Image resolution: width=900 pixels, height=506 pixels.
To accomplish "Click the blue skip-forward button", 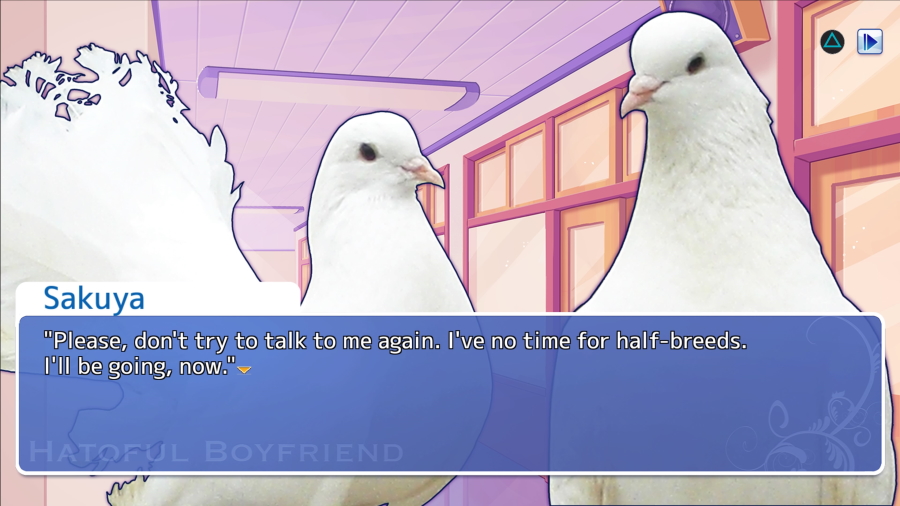I will tap(869, 42).
